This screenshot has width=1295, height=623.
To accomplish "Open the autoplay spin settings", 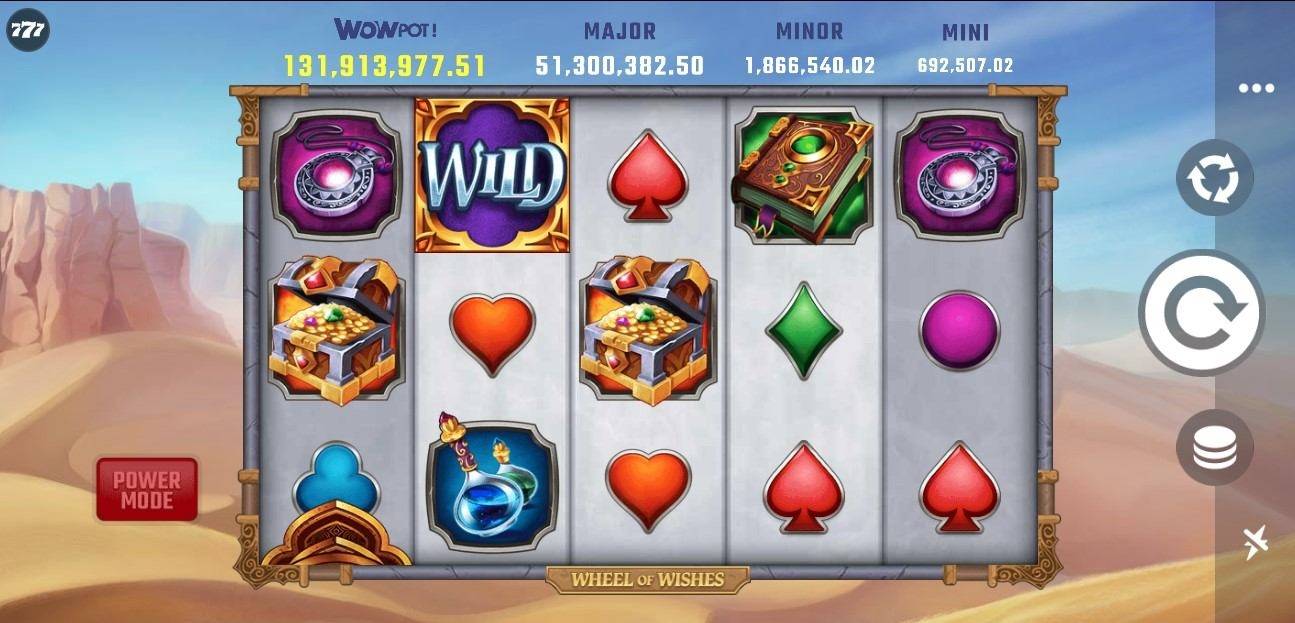I will coord(1214,178).
